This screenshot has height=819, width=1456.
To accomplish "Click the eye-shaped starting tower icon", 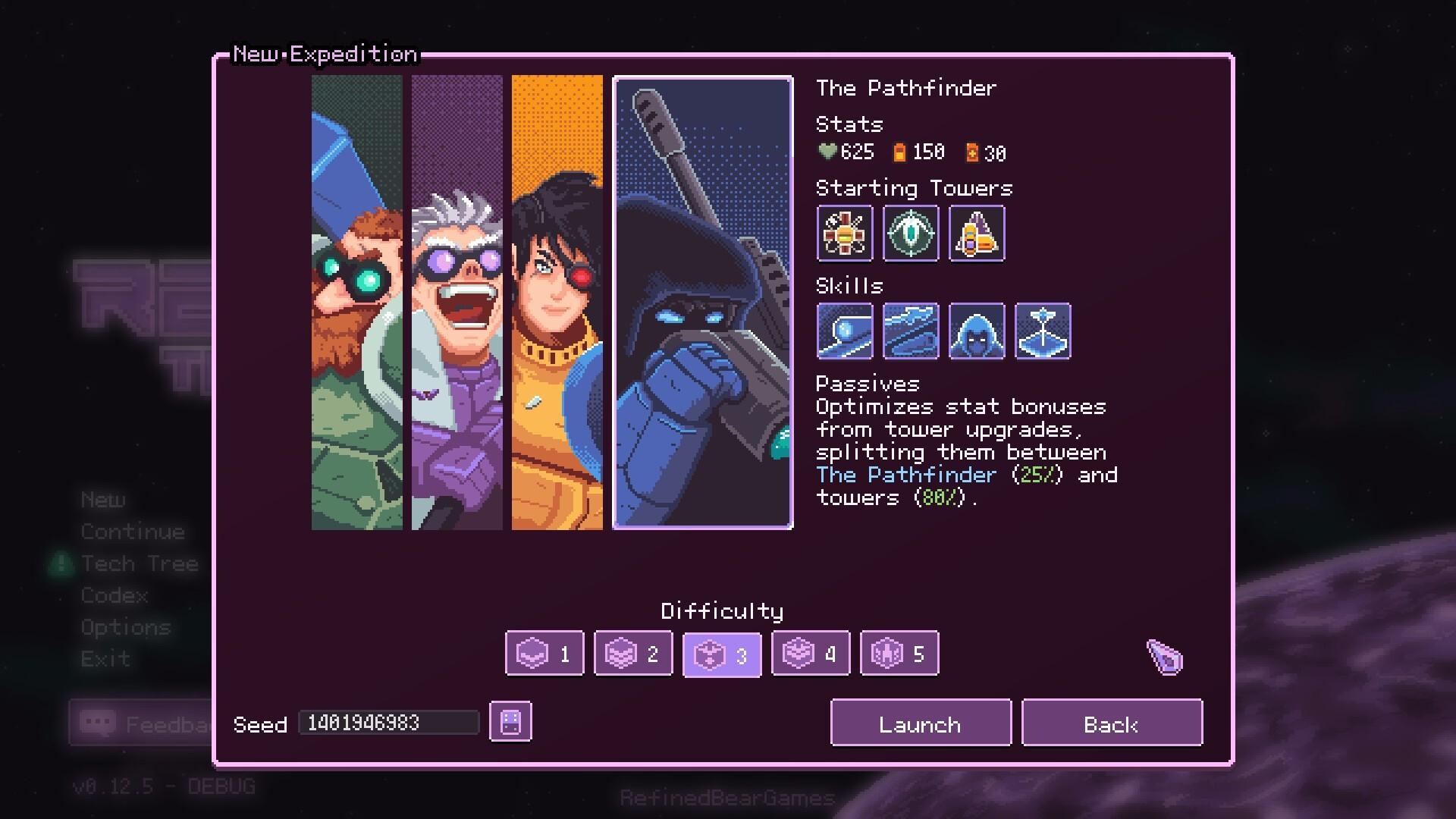I will click(910, 234).
